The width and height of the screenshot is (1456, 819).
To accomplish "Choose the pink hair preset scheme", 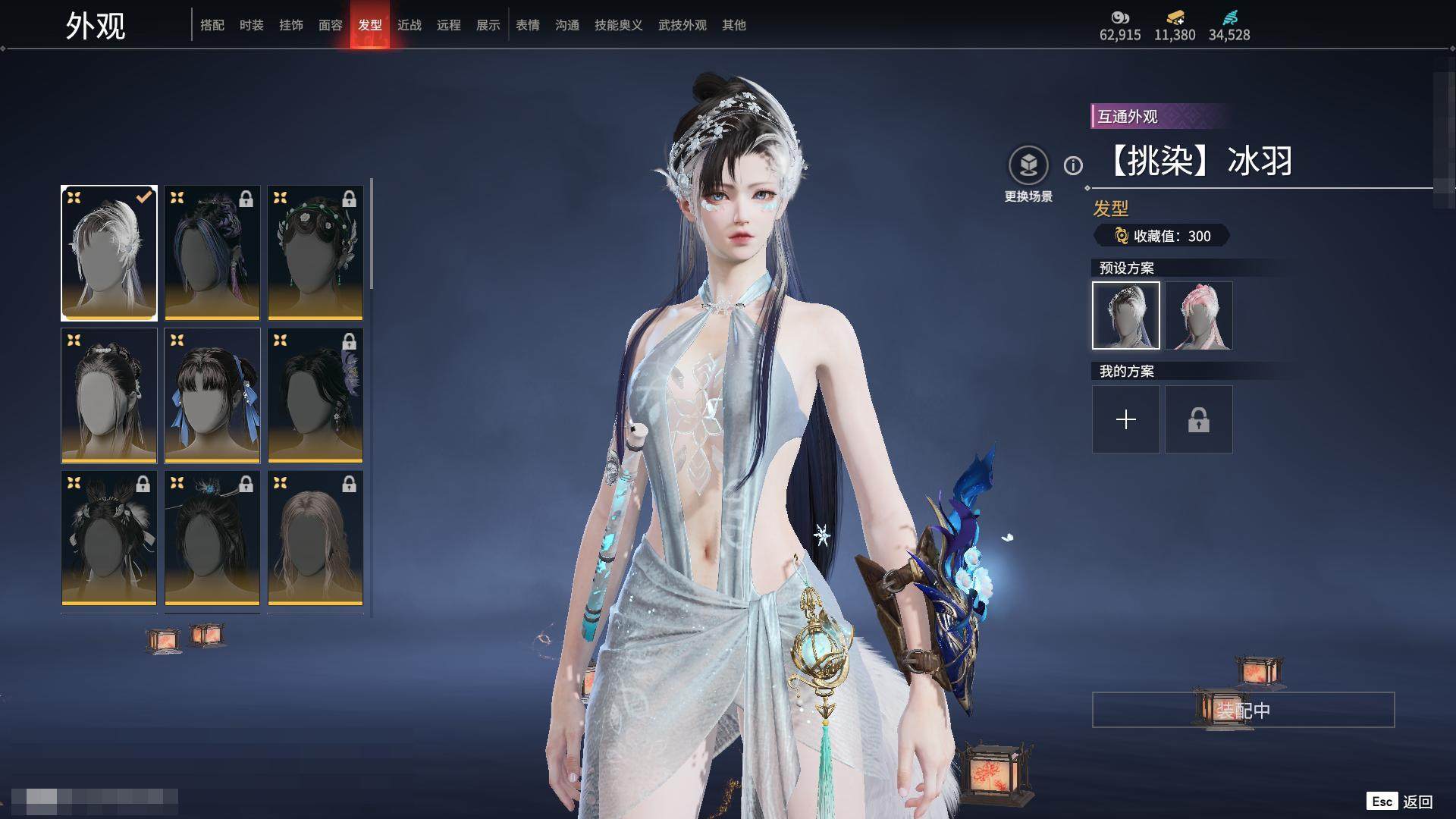I will (1199, 315).
